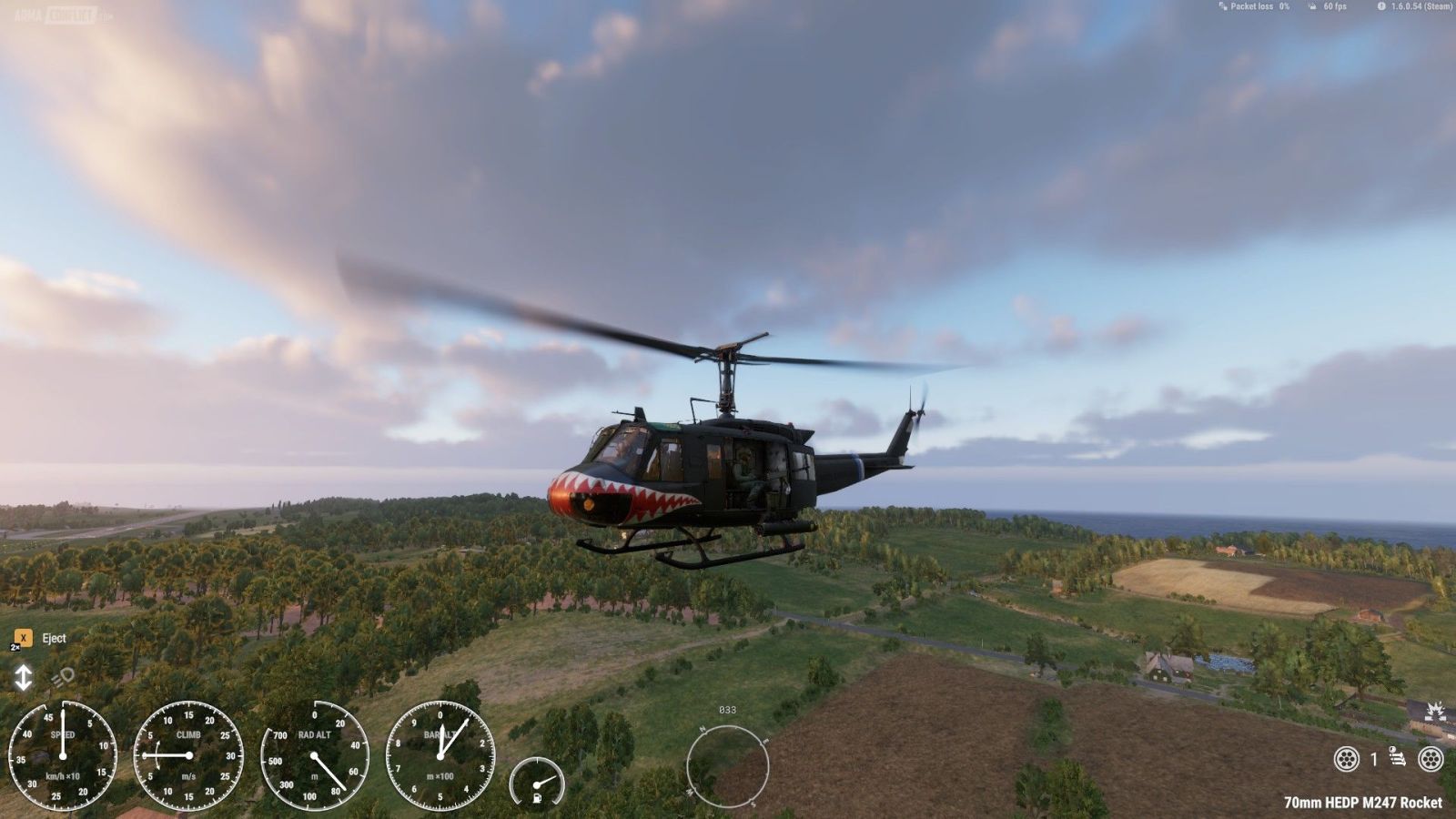Viewport: 1456px width, 819px height.
Task: Choose the rocket pod icon right of the salvo arrows
Action: click(x=1431, y=758)
